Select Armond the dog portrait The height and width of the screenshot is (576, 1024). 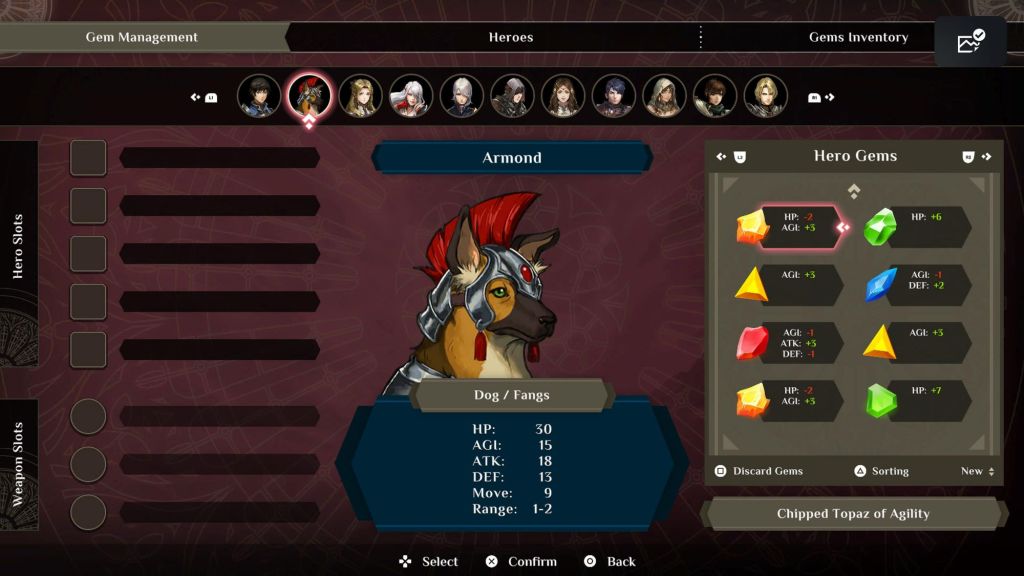coord(309,96)
